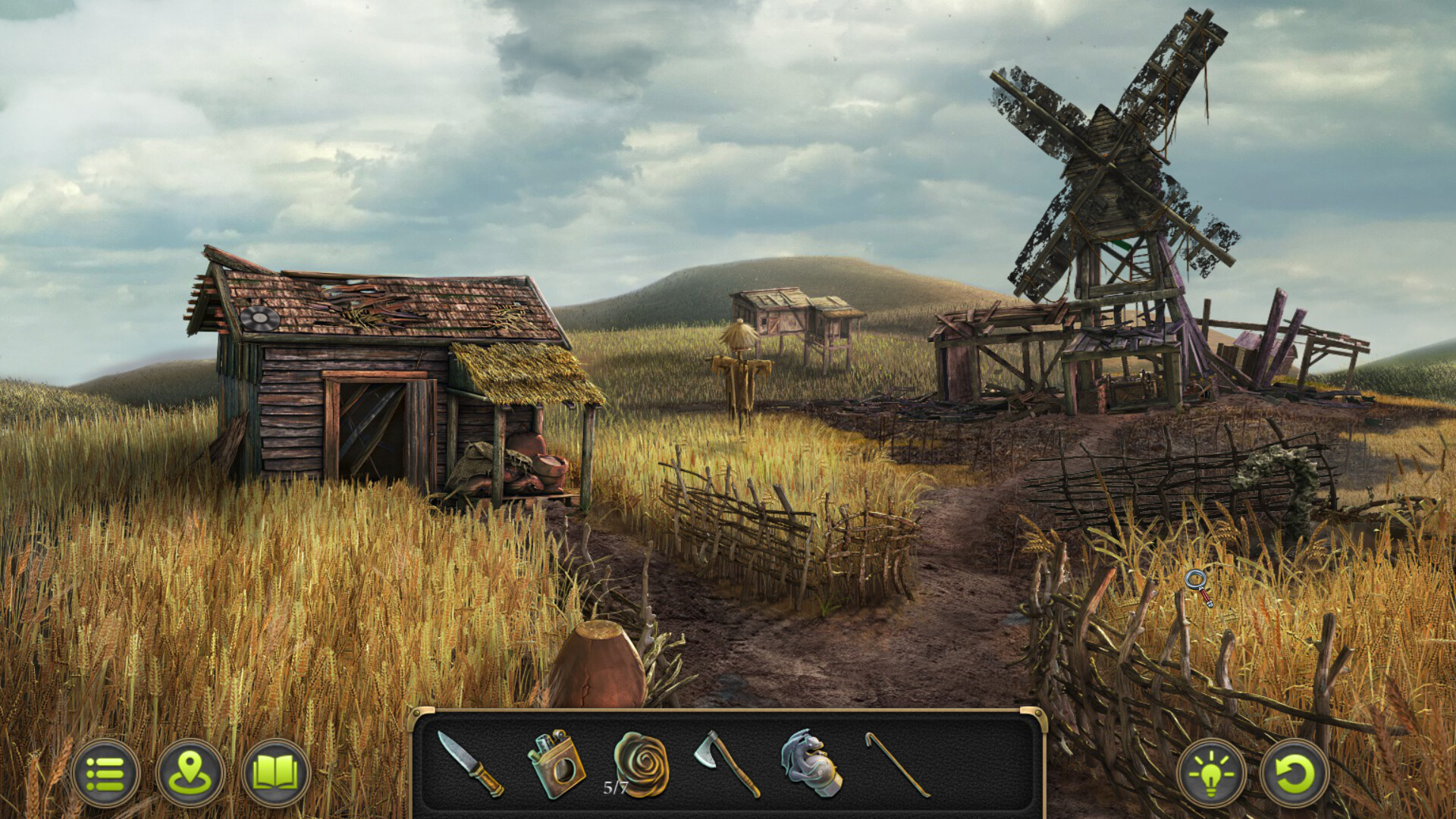
Task: Open the map location marker button
Action: click(x=190, y=774)
